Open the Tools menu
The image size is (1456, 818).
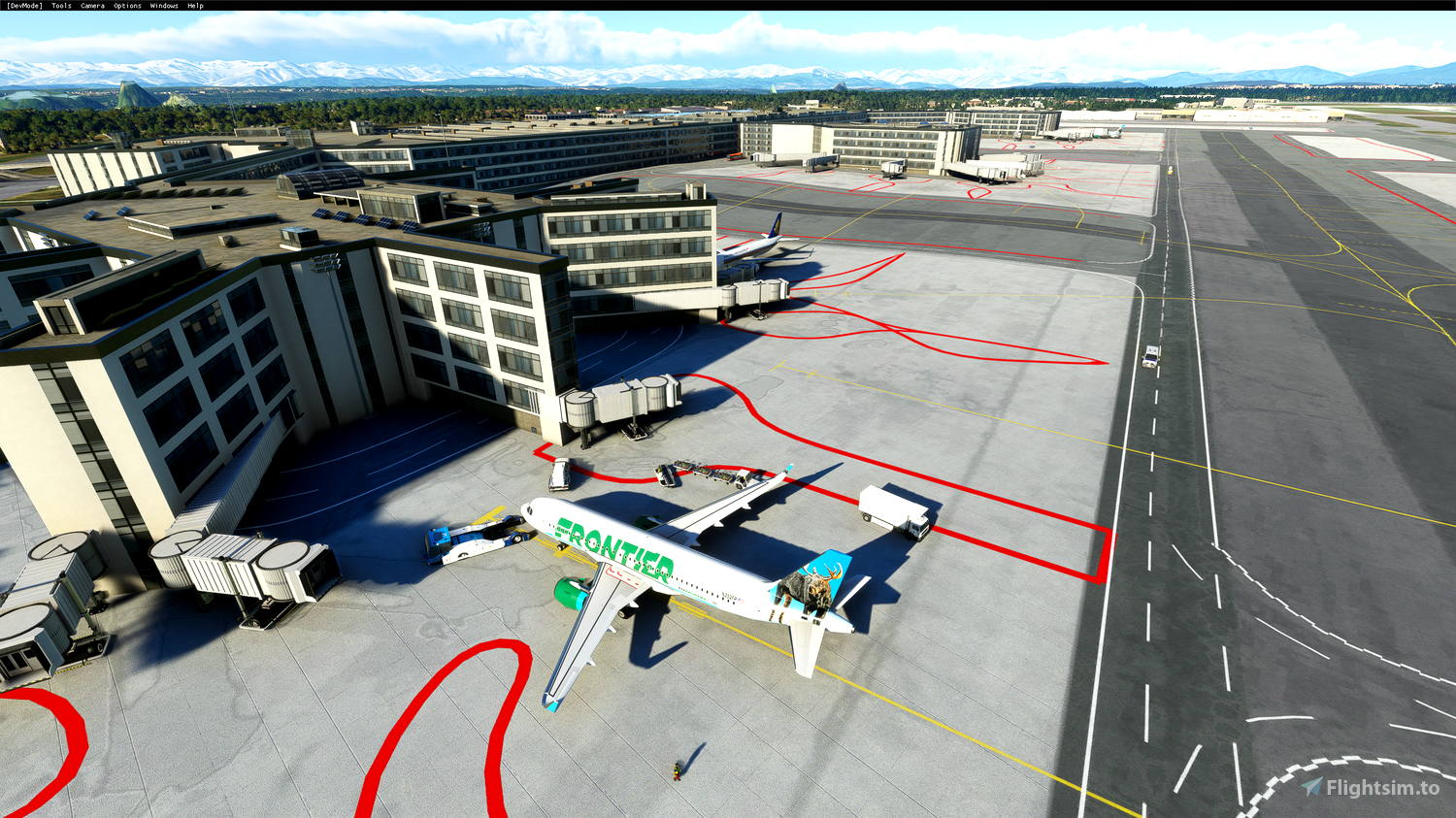click(59, 5)
